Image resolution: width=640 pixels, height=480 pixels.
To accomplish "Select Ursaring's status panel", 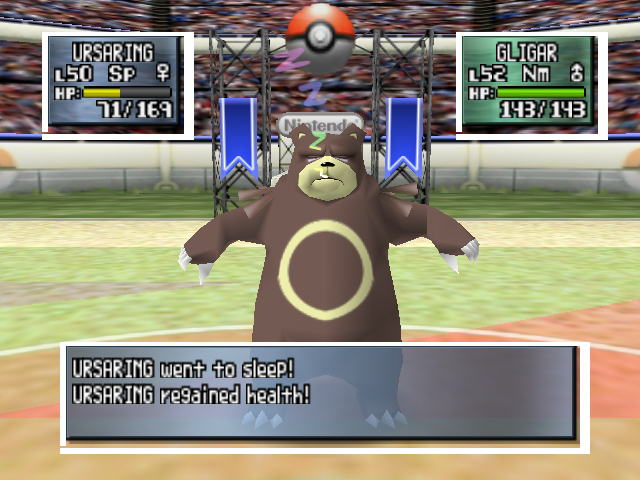I will [118, 84].
